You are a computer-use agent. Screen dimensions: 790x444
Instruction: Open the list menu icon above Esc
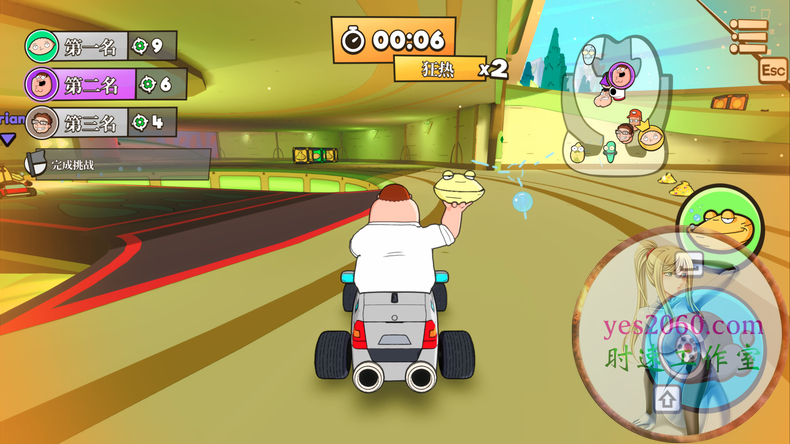click(748, 36)
